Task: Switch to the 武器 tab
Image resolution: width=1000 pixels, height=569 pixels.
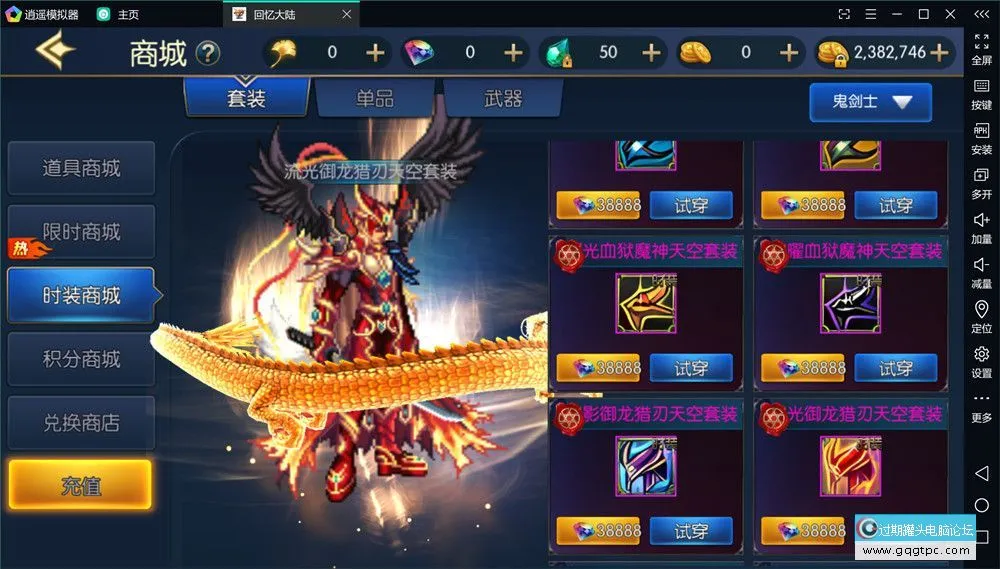Action: [503, 99]
